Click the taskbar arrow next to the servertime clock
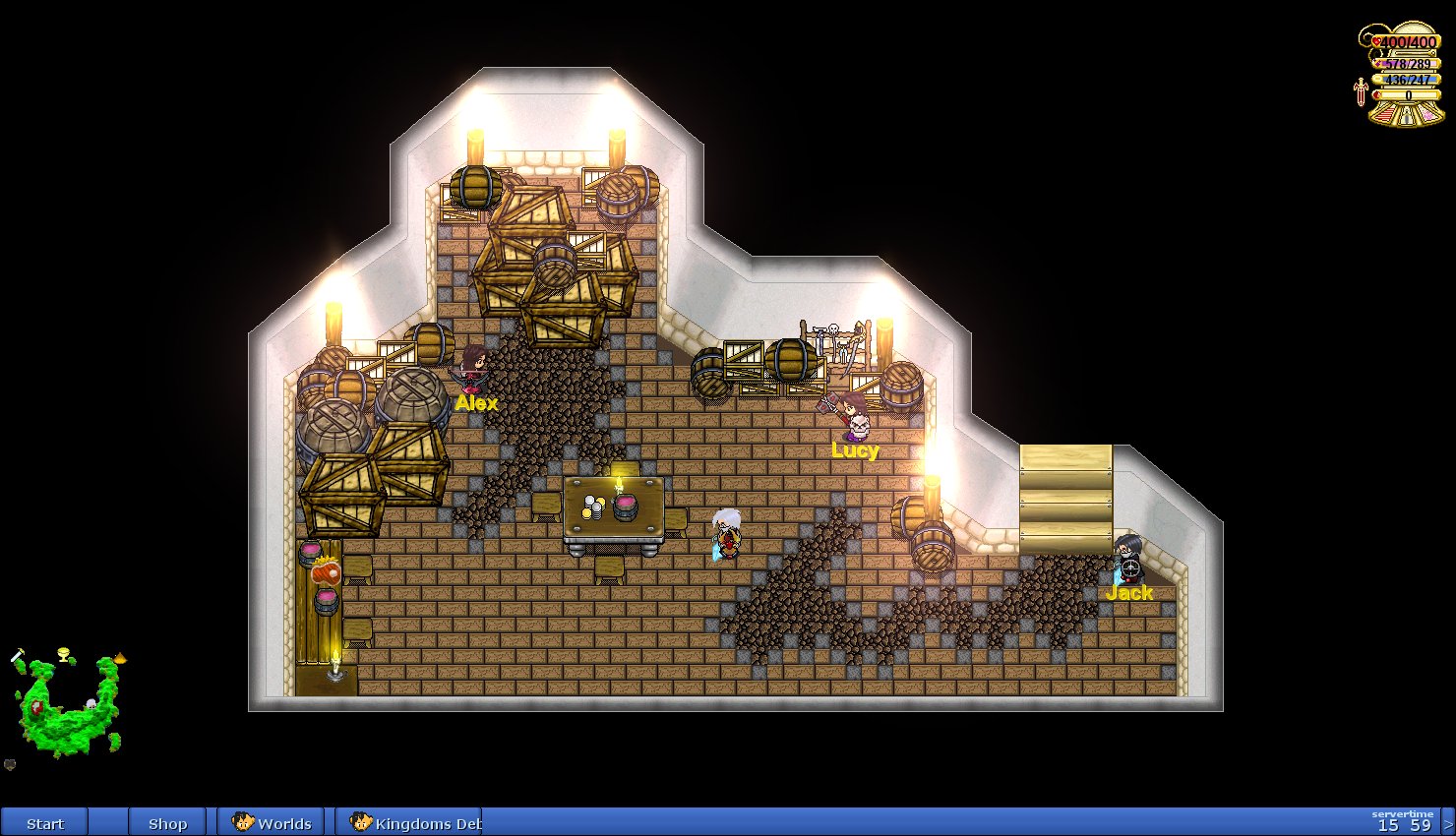This screenshot has width=1456, height=836. [1448, 823]
